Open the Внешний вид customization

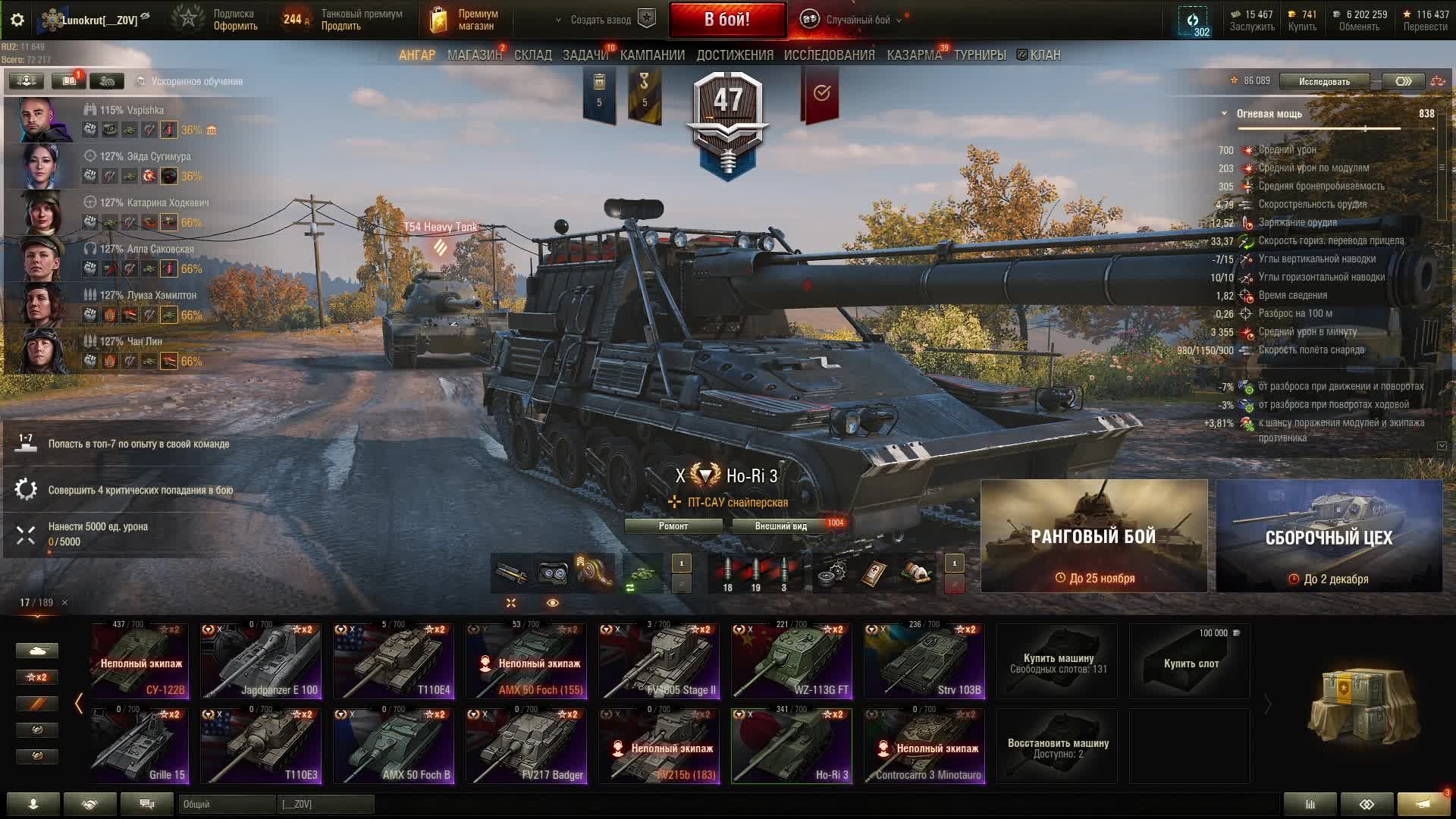click(x=780, y=526)
